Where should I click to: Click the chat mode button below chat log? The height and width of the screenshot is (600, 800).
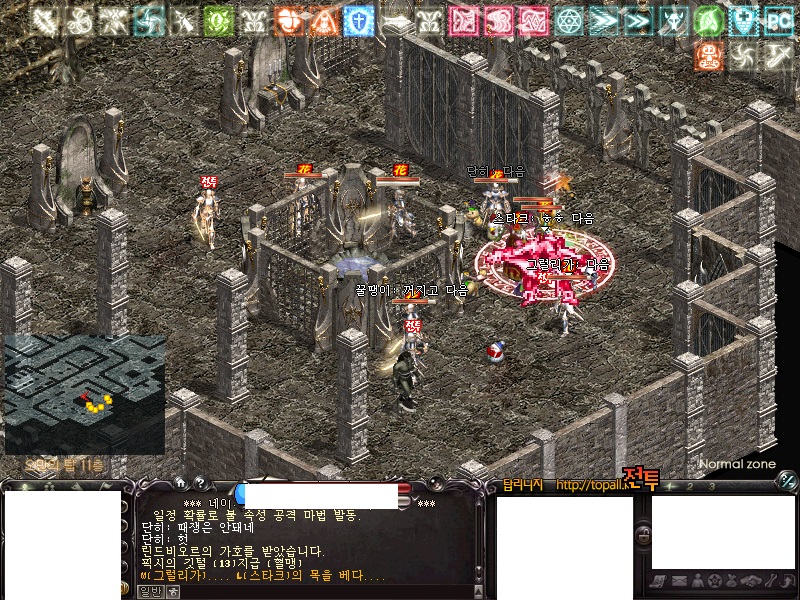click(x=148, y=591)
